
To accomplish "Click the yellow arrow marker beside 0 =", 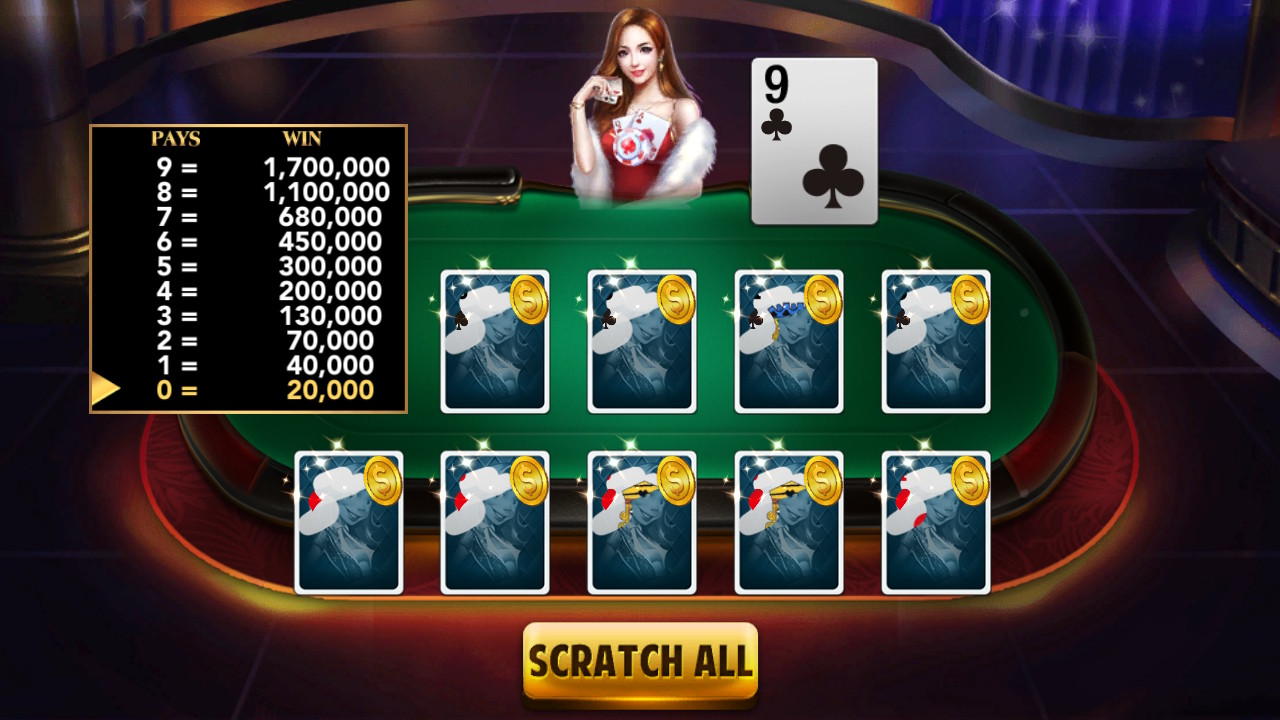I will pos(101,391).
